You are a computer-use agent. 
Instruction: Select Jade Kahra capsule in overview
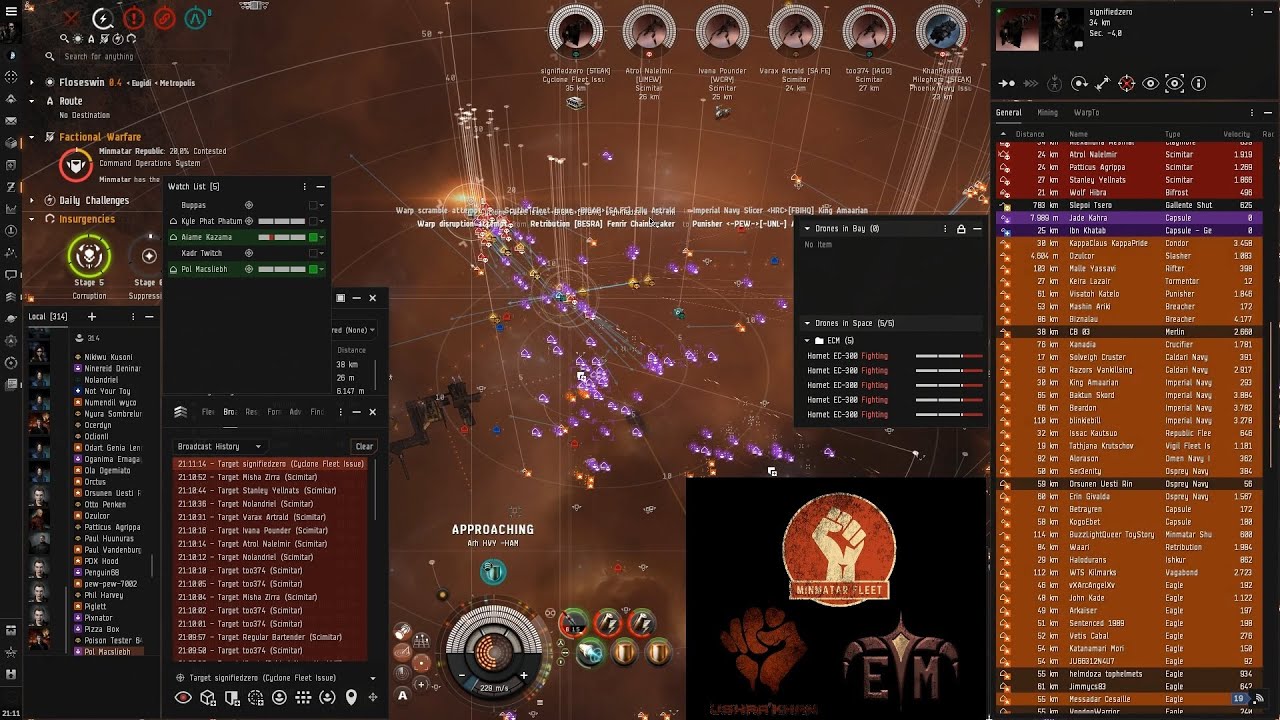point(1088,218)
